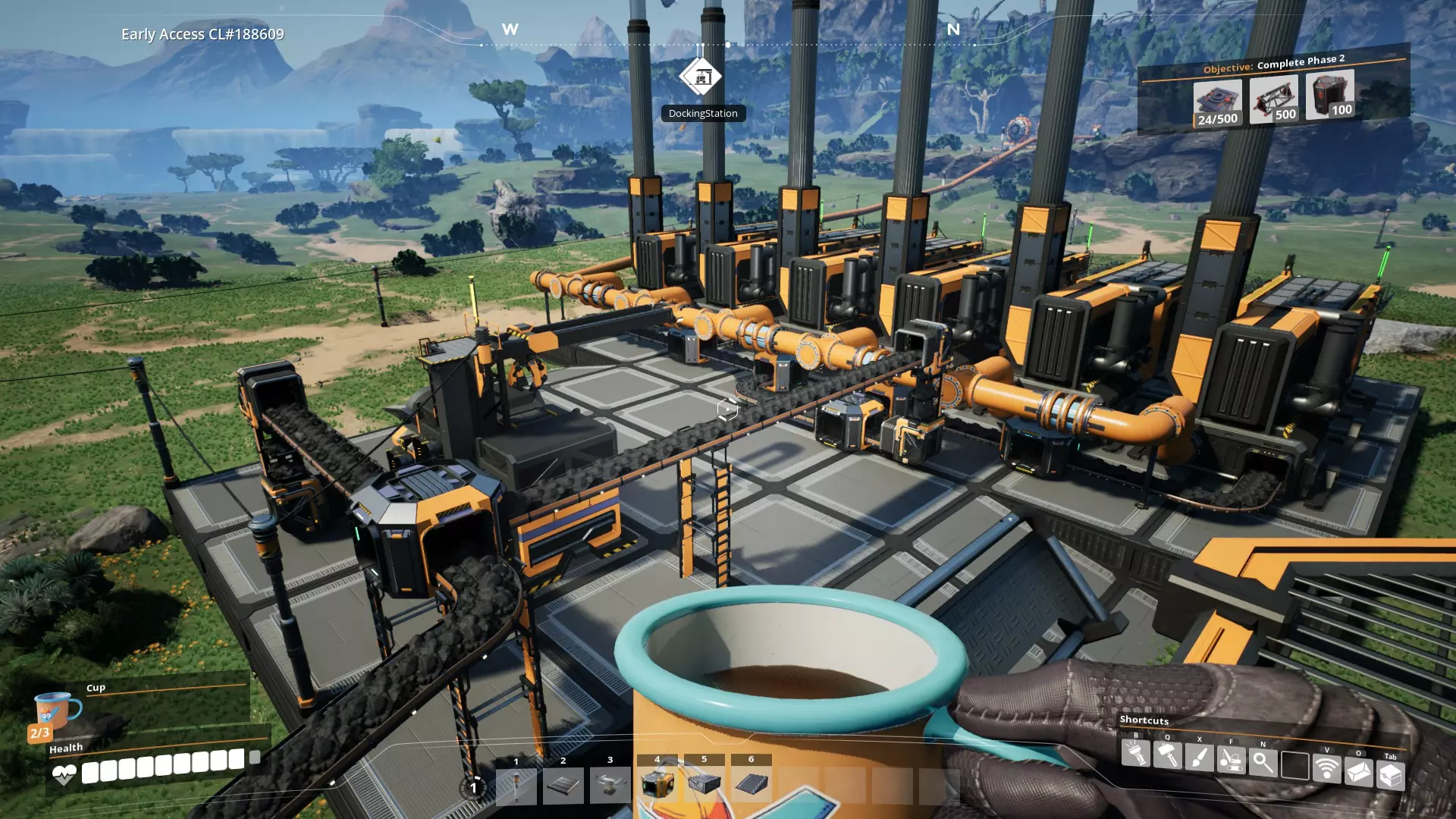Enable dismantle mode via the crane icon
This screenshot has width=1456, height=819.
point(1231,760)
